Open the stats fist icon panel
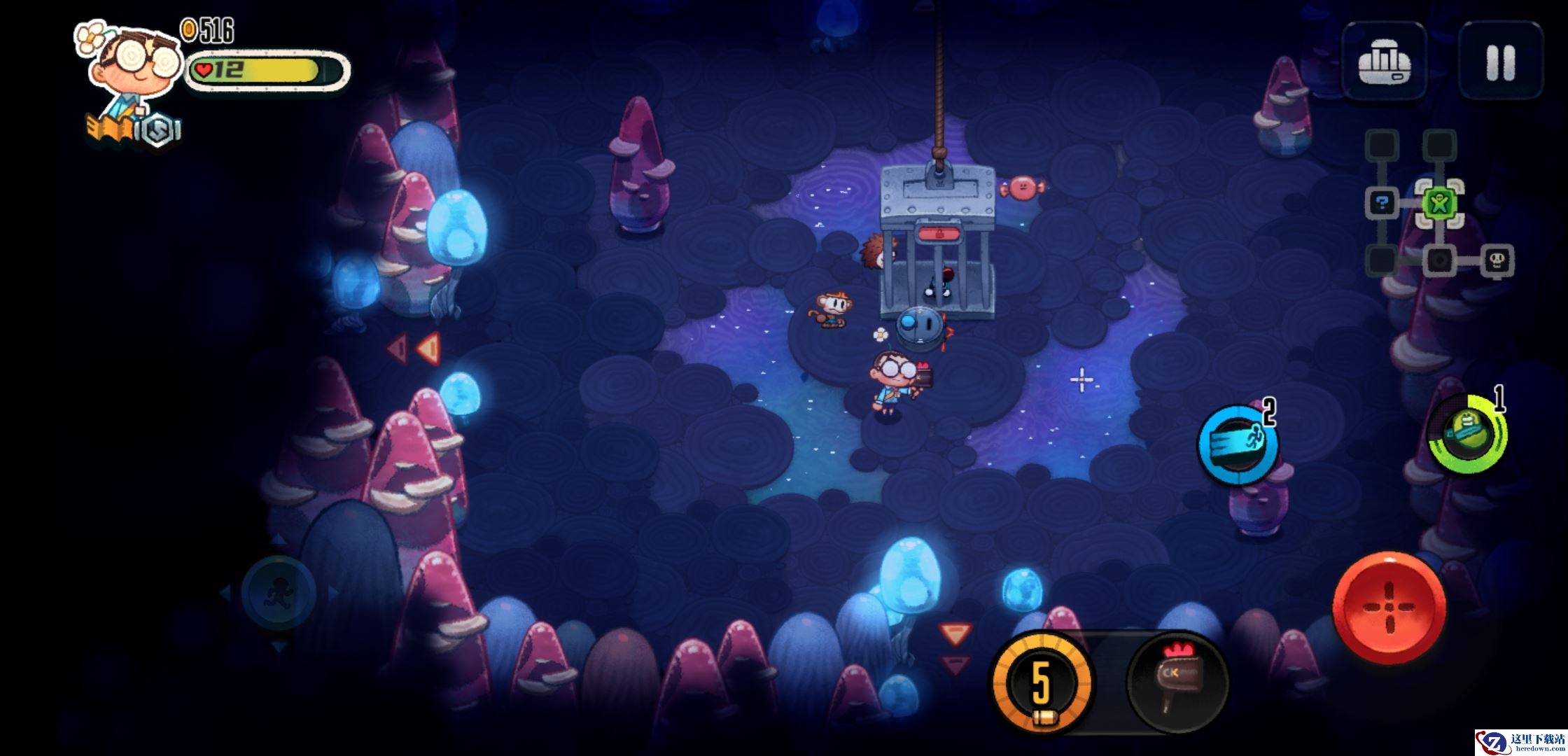The width and height of the screenshot is (1568, 756). 1384,62
